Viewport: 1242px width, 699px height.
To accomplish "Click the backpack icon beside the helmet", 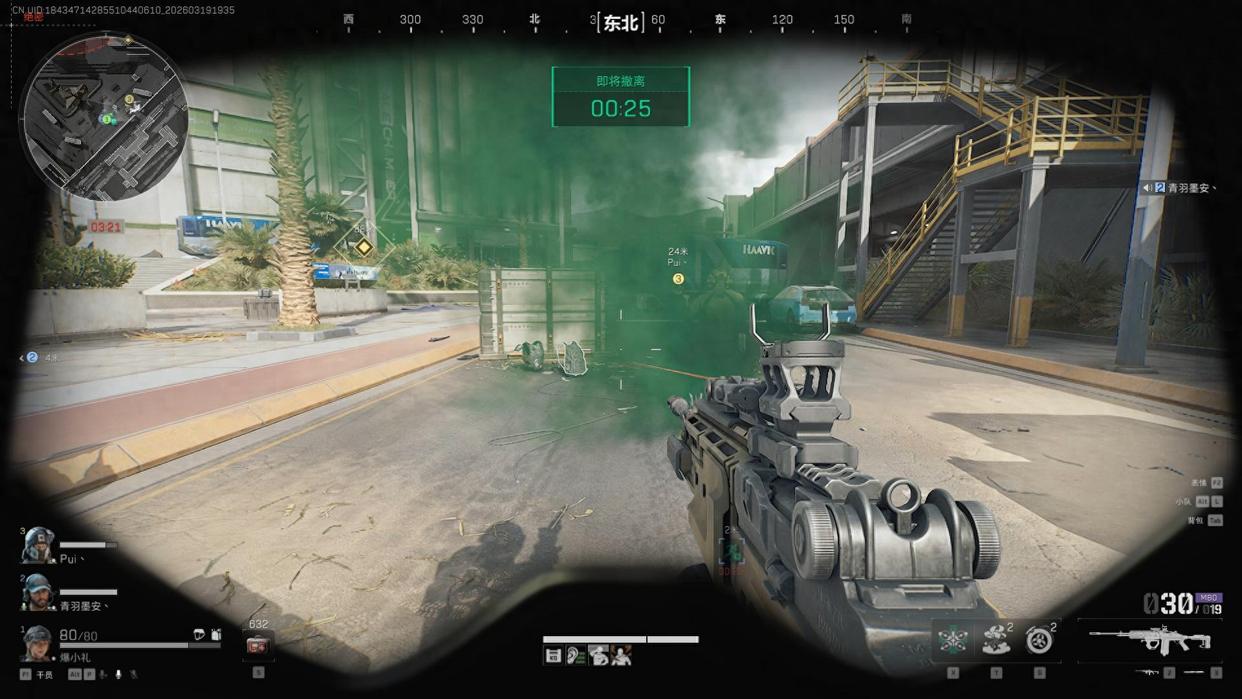I will click(x=216, y=635).
